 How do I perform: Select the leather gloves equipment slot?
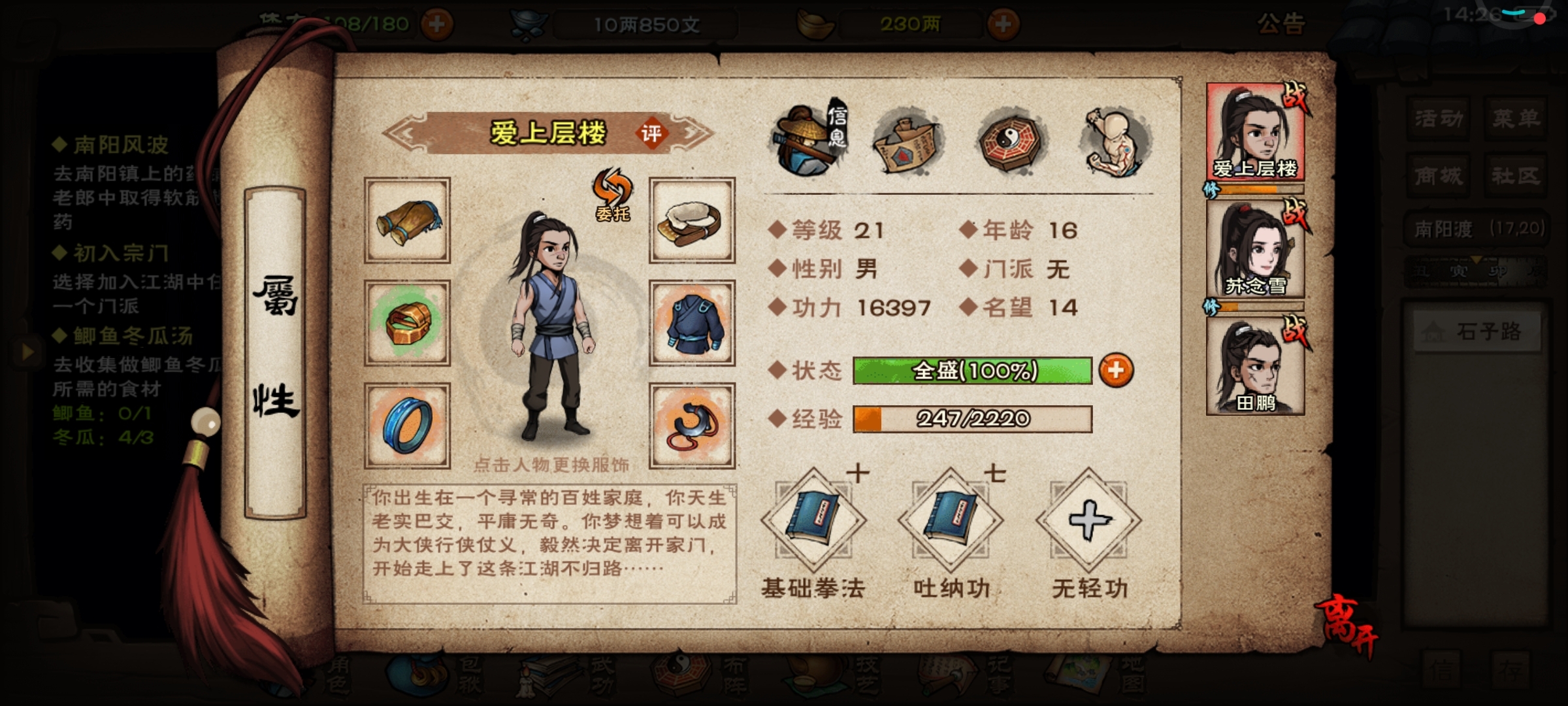[x=407, y=221]
